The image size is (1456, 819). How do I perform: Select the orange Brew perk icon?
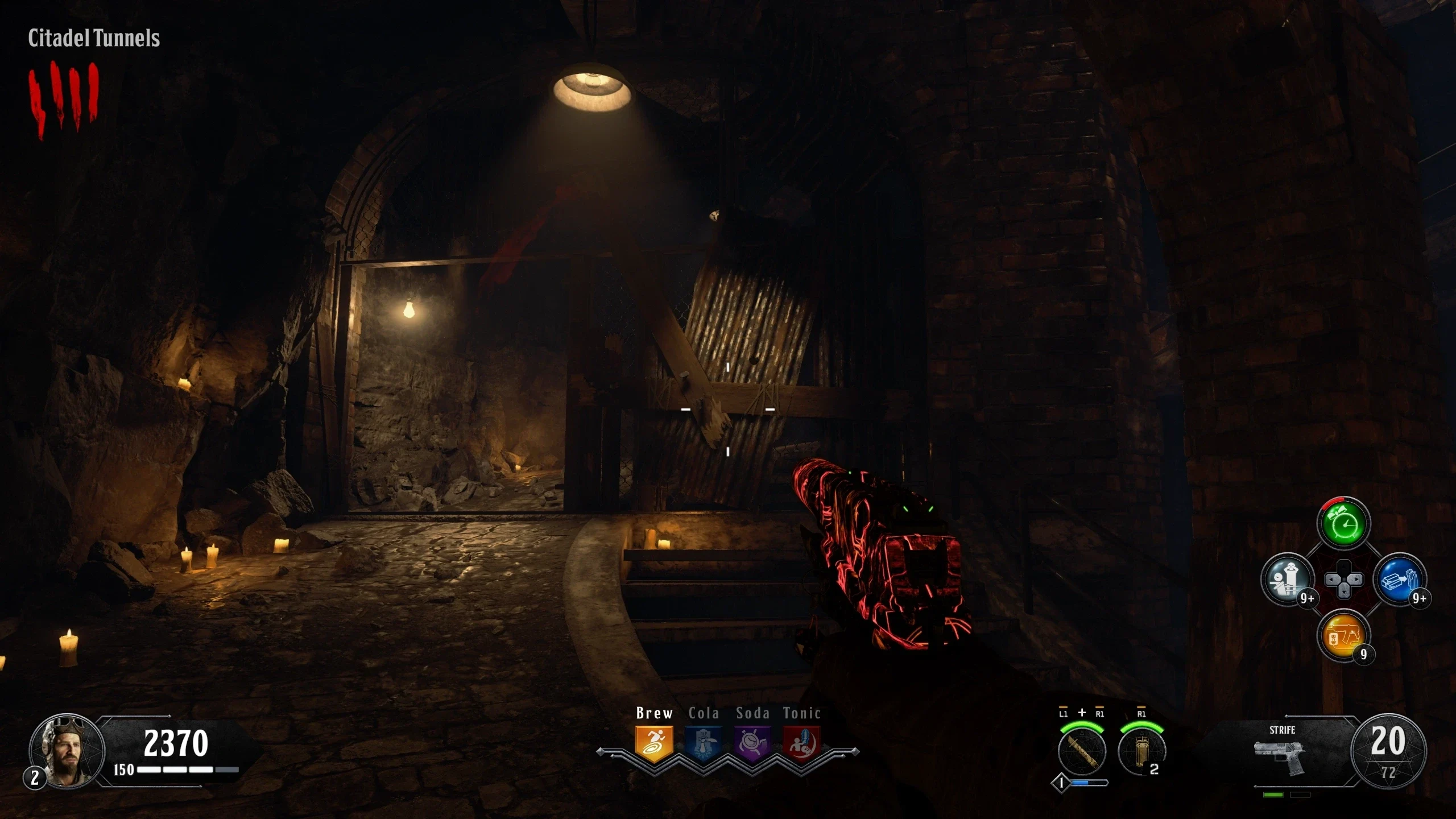click(x=654, y=743)
